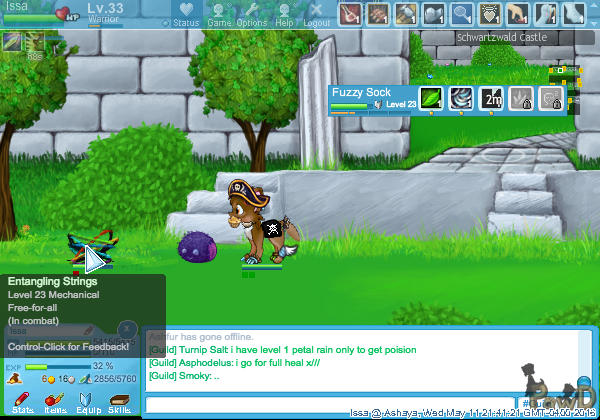Click the Logout button
This screenshot has height=420, width=600.
click(316, 14)
